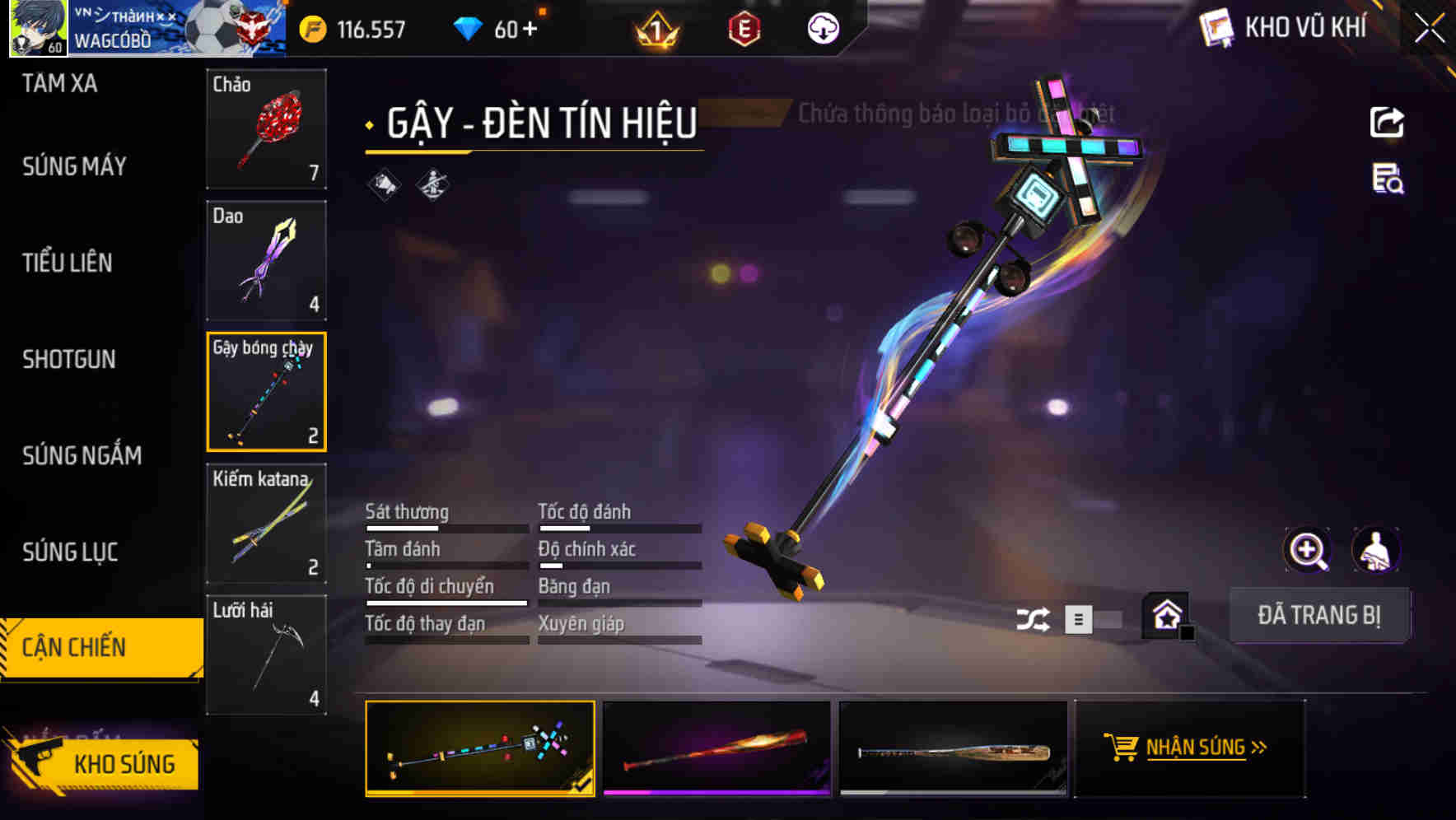Select the plain wooden bat skin

(953, 748)
